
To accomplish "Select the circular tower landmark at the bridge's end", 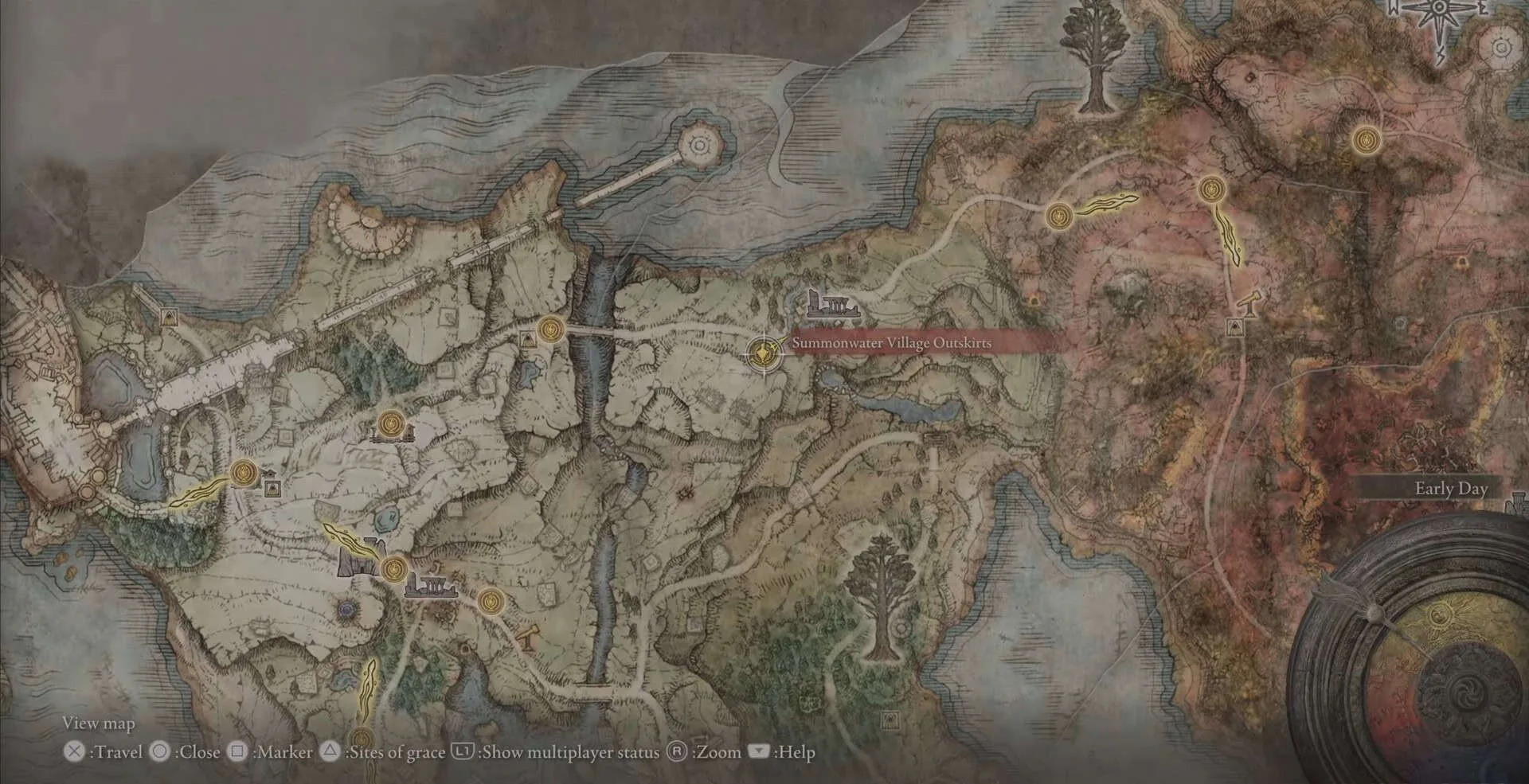I will (x=700, y=146).
